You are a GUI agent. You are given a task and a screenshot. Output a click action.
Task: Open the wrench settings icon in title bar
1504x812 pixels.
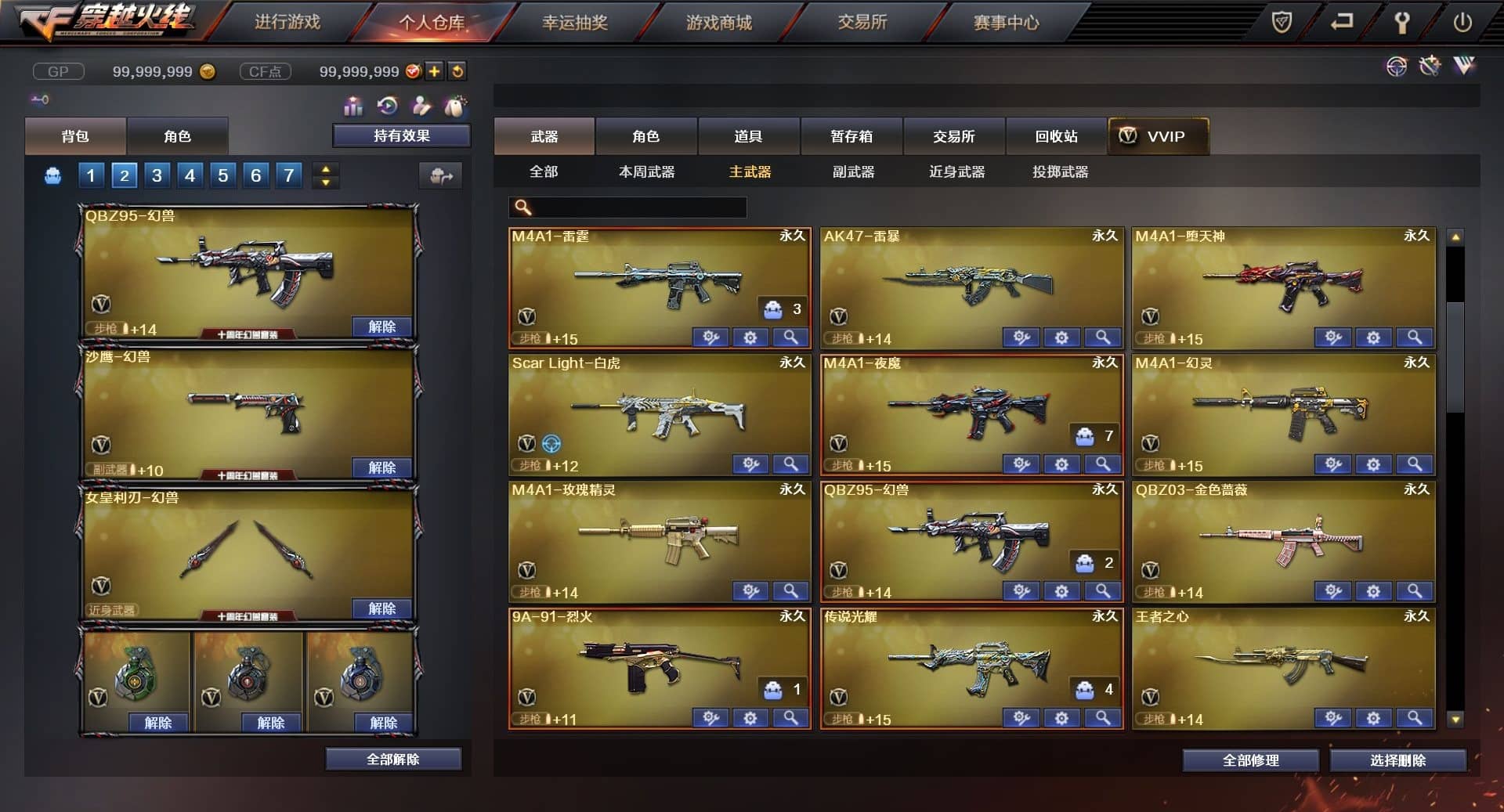(x=1402, y=22)
